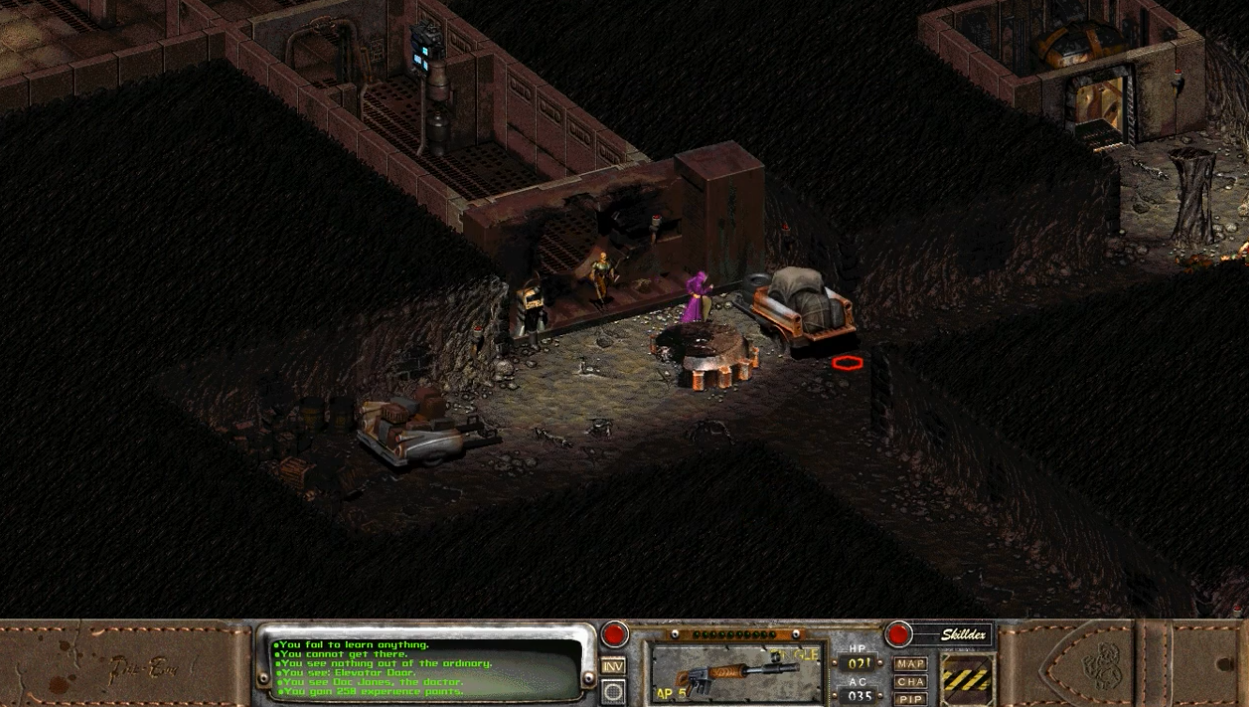Image resolution: width=1249 pixels, height=707 pixels.
Task: Open the inventory with the INV button
Action: point(613,667)
